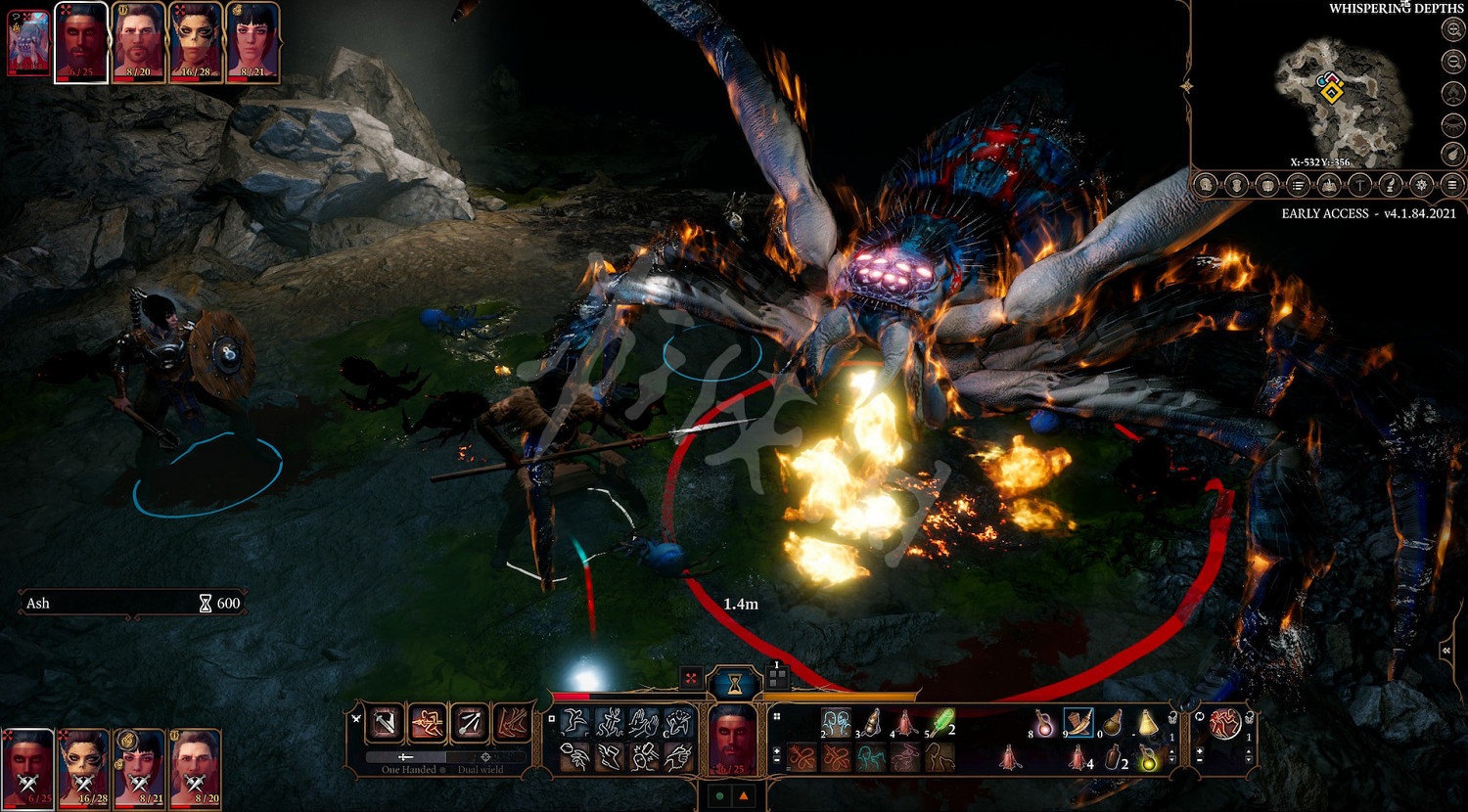Screen dimensions: 1468x812
Task: Open the journal list icon under minimap
Action: pyautogui.click(x=1299, y=185)
